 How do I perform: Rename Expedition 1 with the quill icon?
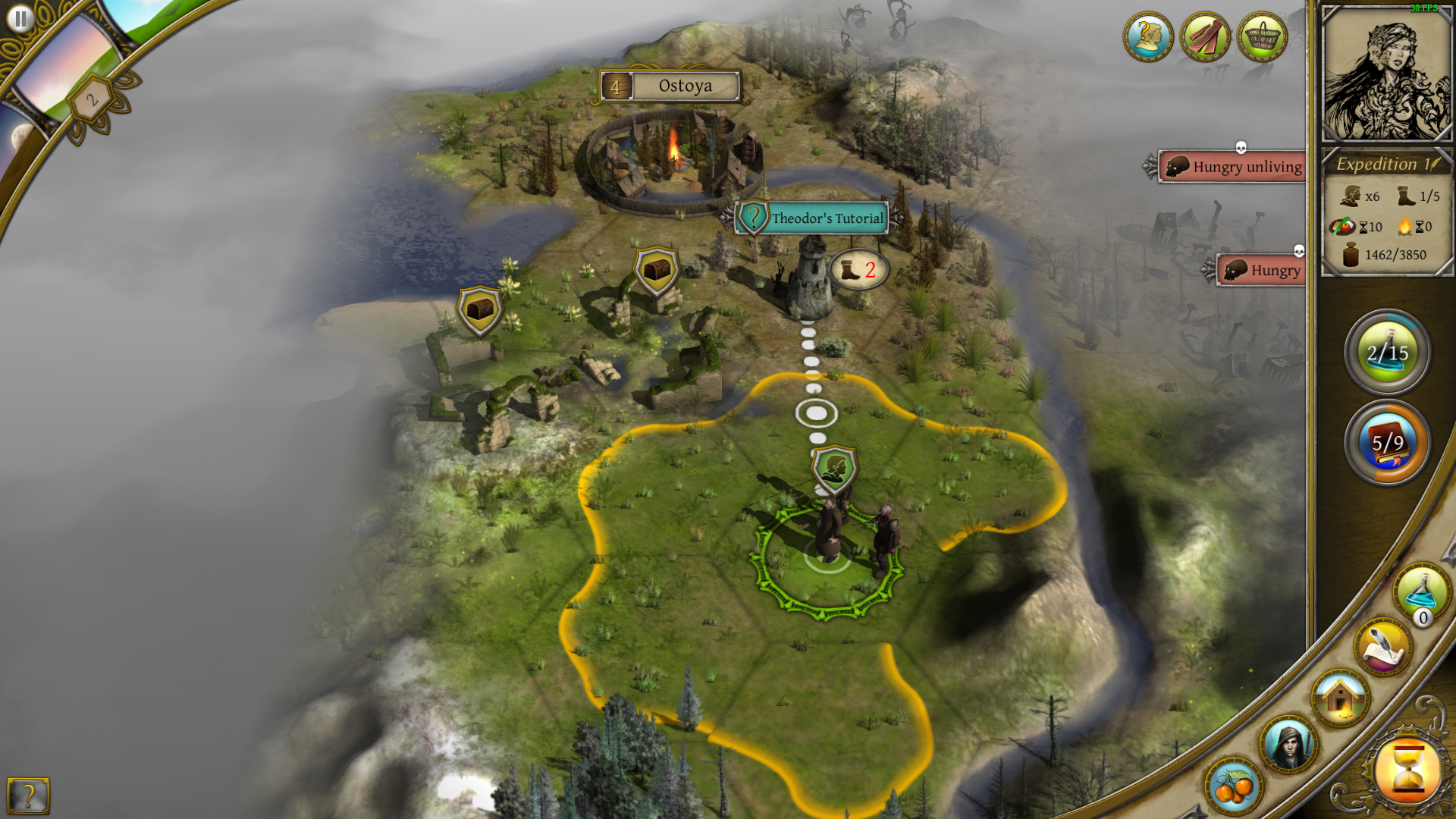click(1435, 164)
